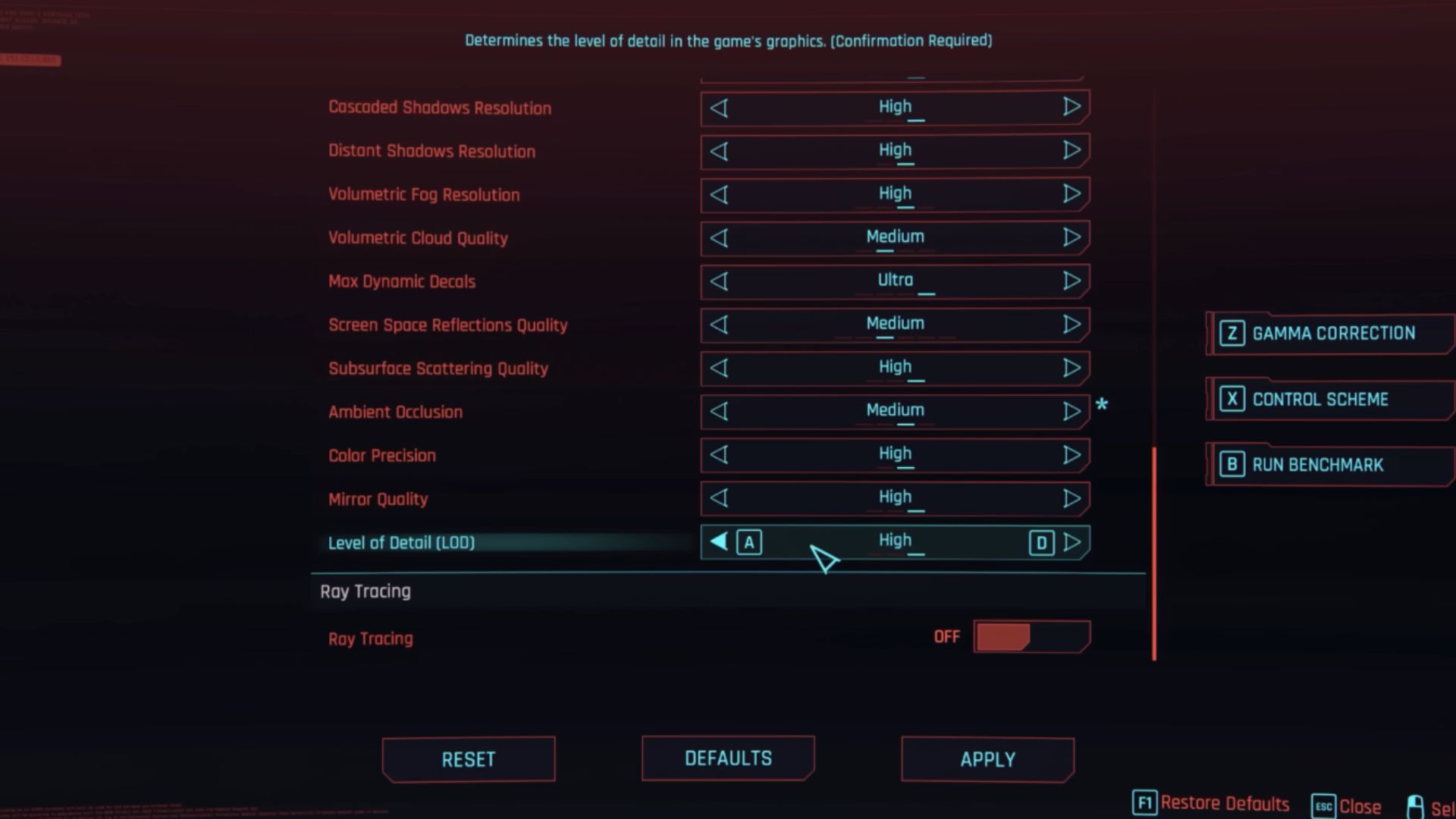Click left arrow beside Color Precision
The image size is (1456, 819).
719,455
